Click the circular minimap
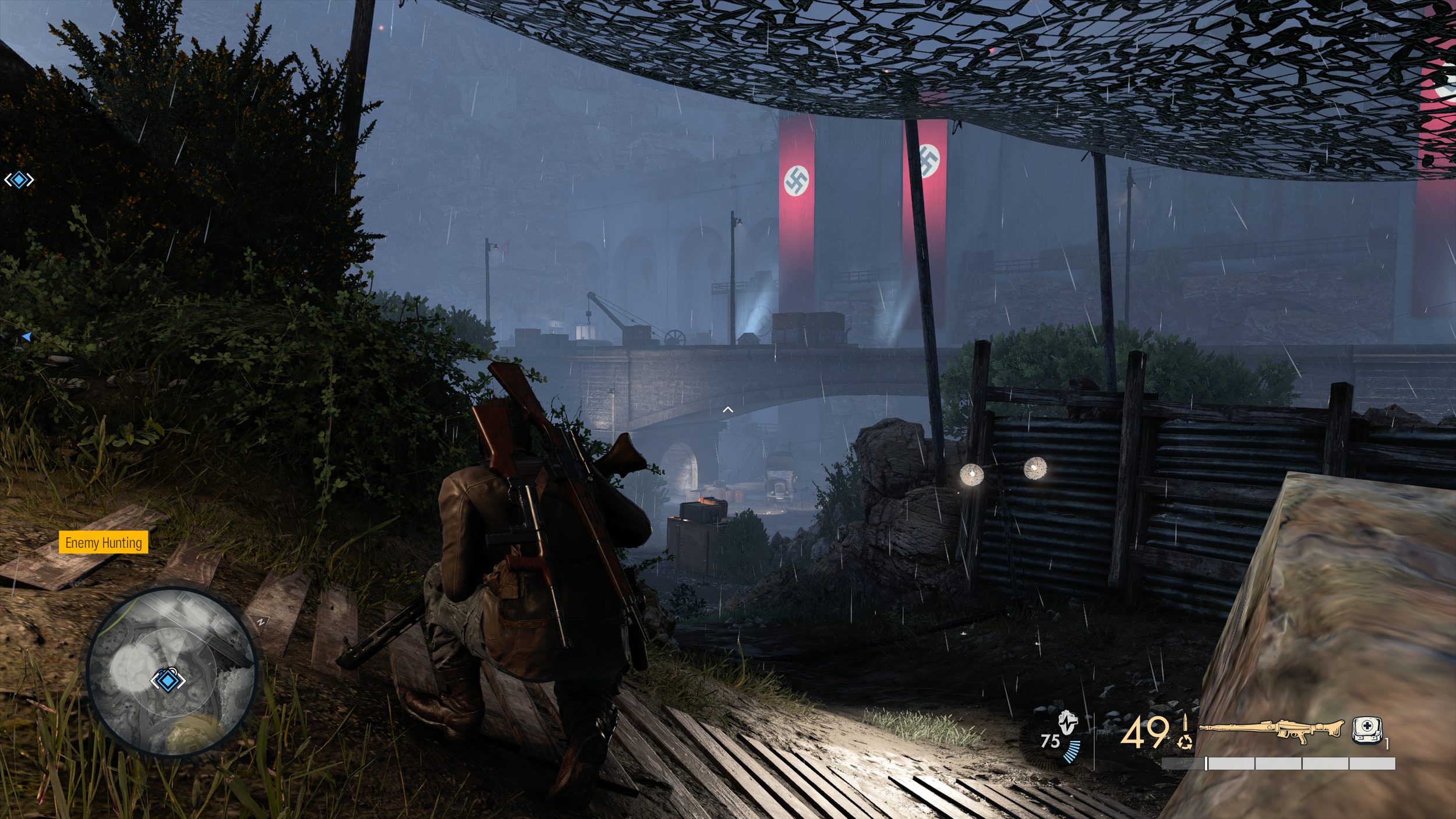Viewport: 1456px width, 819px height. (x=171, y=672)
